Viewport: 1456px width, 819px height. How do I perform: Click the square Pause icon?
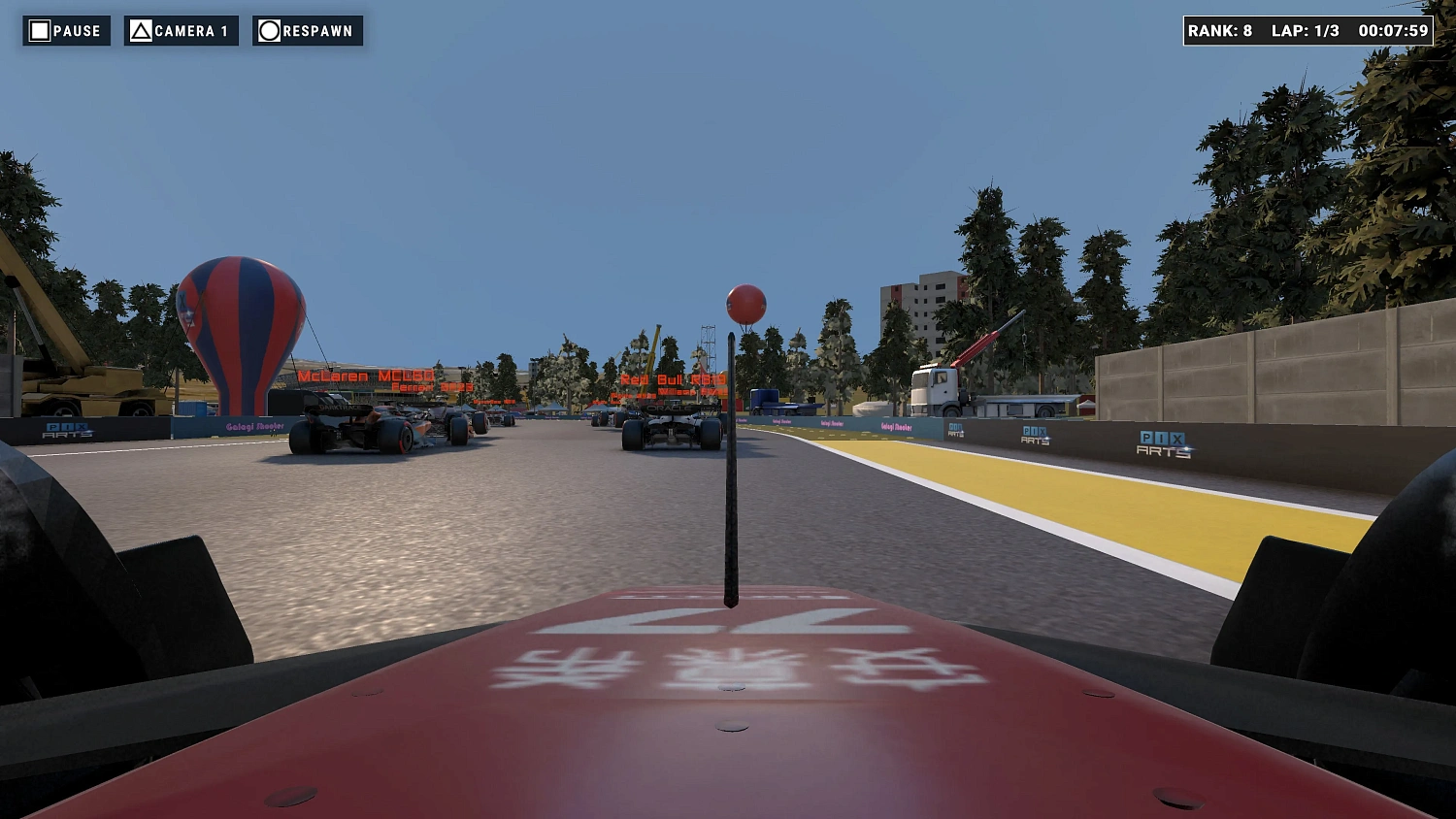pyautogui.click(x=39, y=30)
